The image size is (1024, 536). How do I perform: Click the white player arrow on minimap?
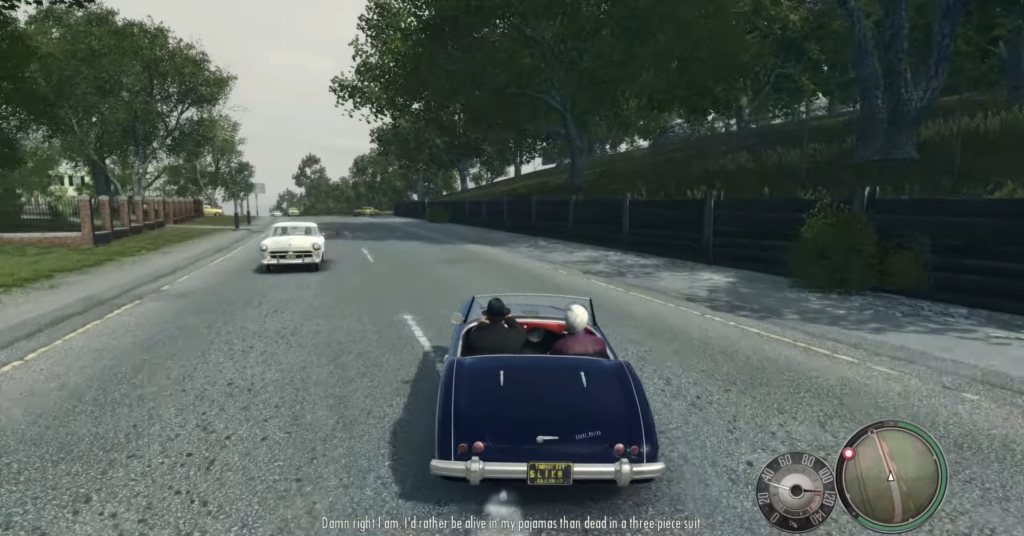(x=890, y=476)
